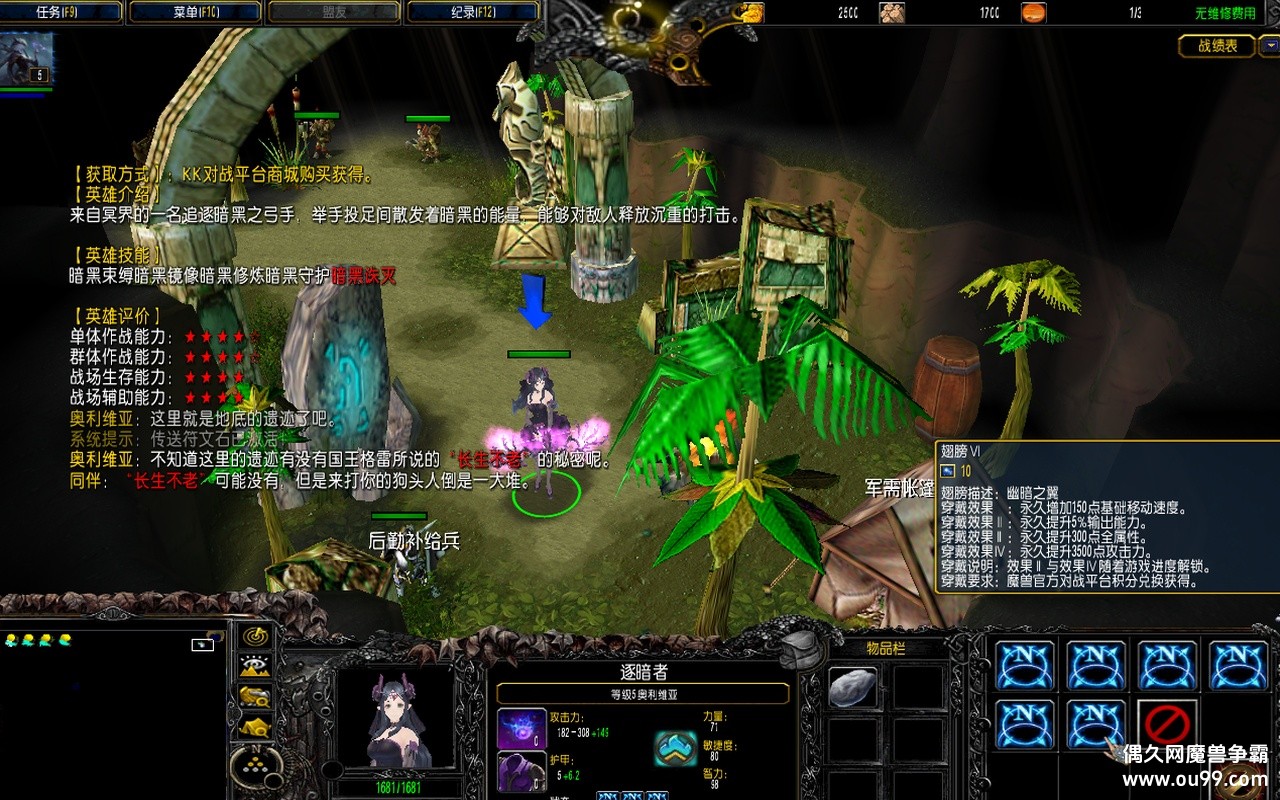This screenshot has height=800, width=1280.
Task: Click the purple armor icon
Action: tap(521, 771)
